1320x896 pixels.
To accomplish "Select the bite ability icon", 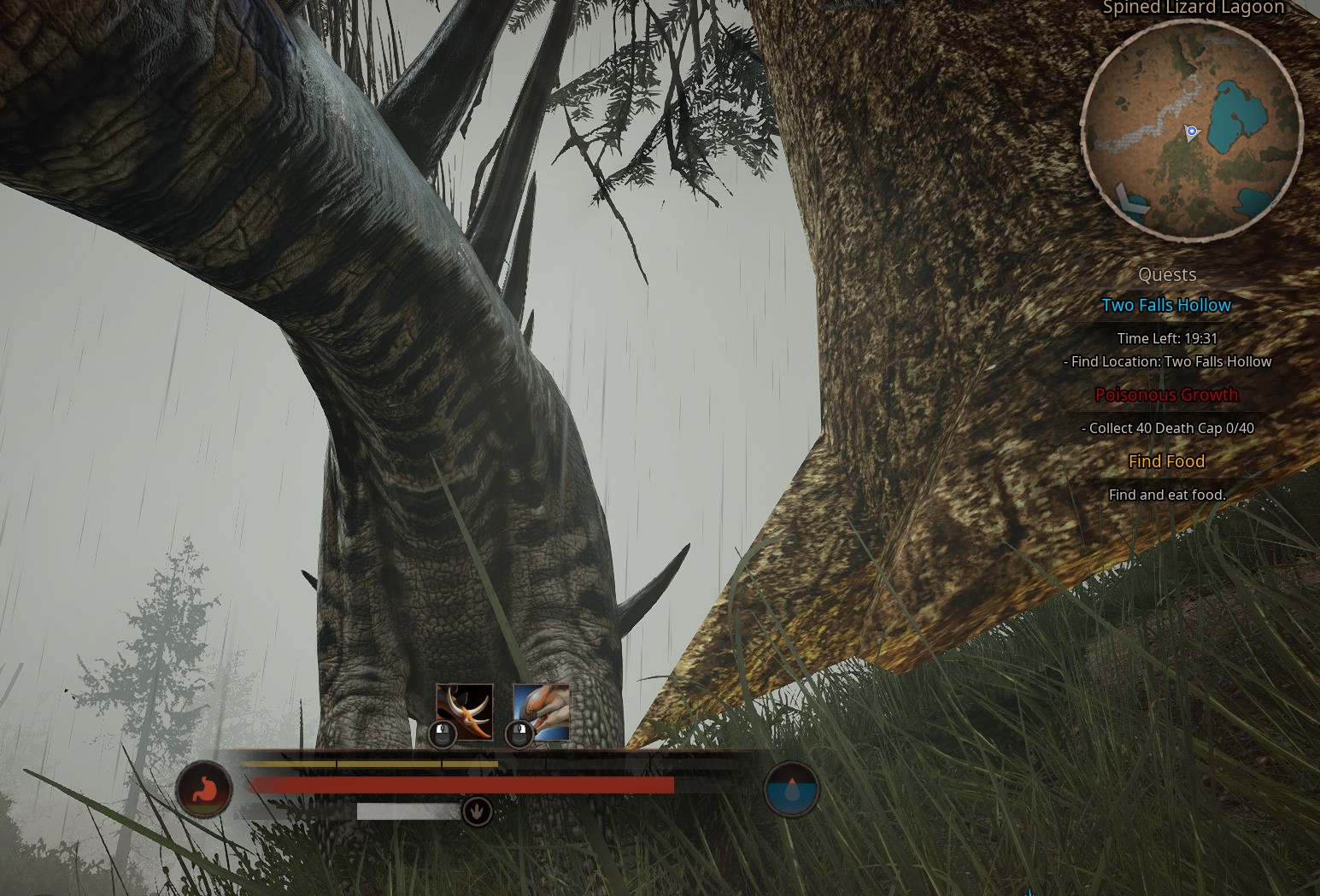I will coord(540,712).
